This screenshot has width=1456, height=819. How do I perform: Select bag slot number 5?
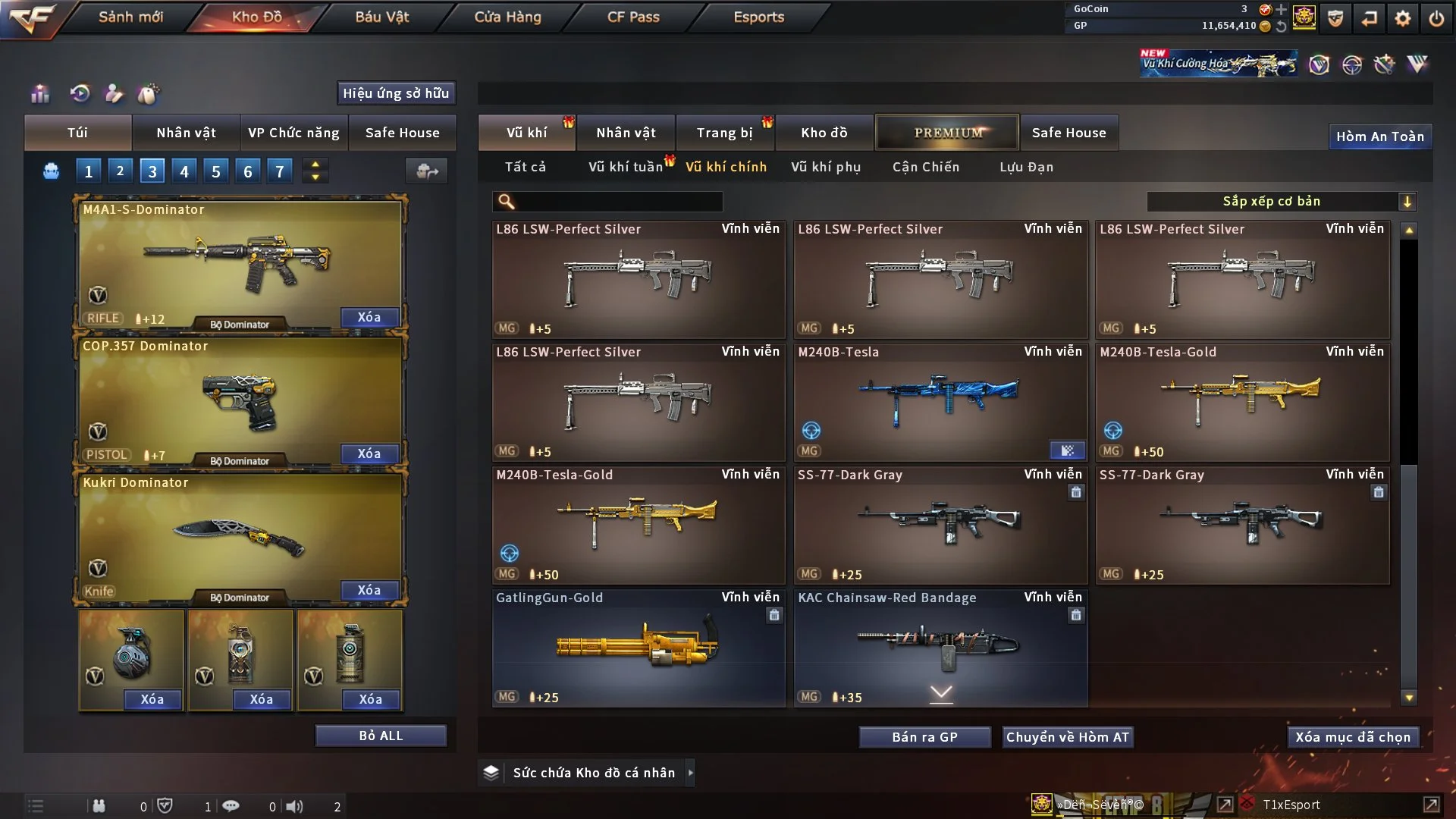[x=216, y=171]
